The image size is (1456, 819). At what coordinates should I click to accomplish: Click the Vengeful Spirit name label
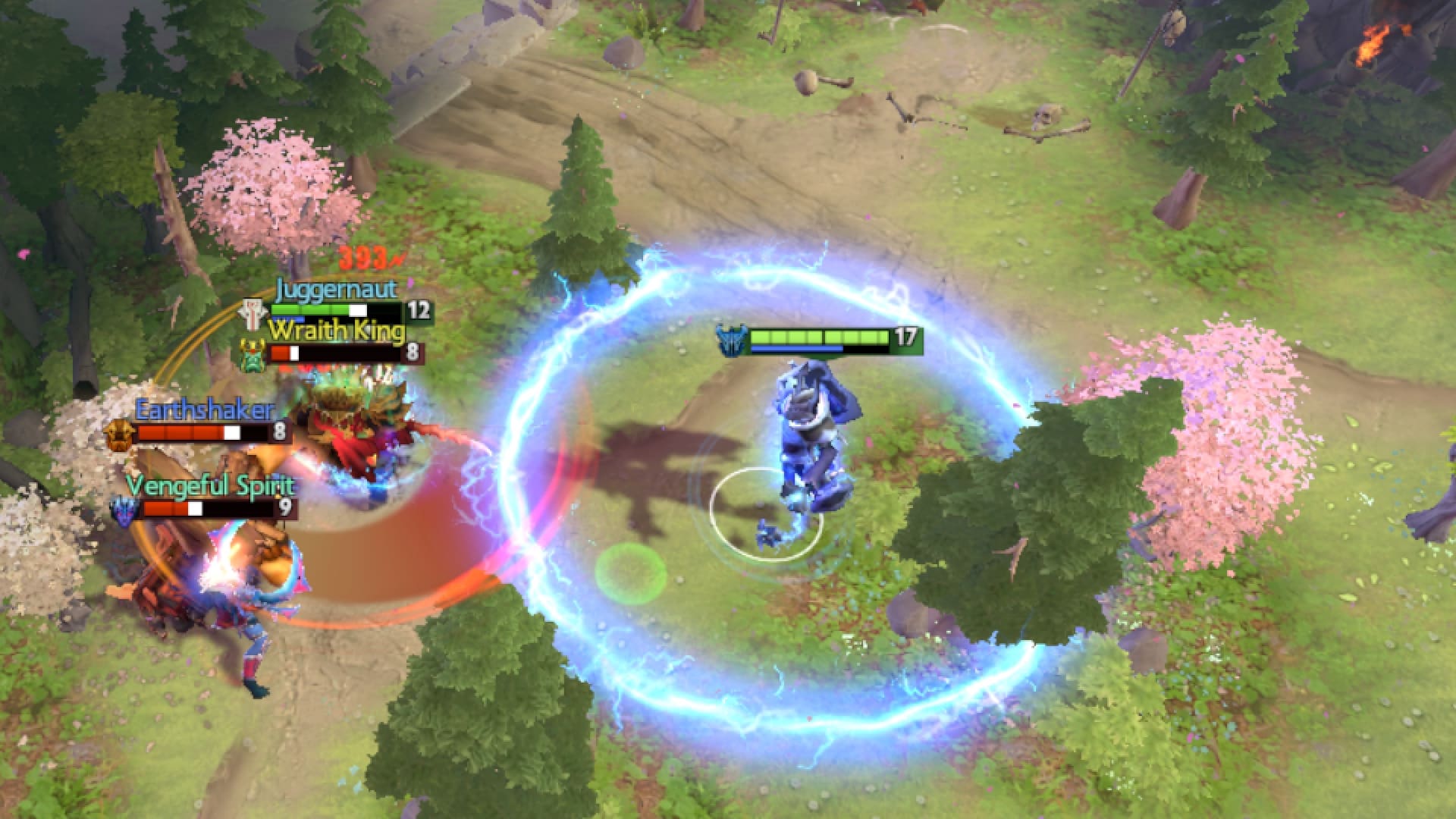tap(211, 485)
